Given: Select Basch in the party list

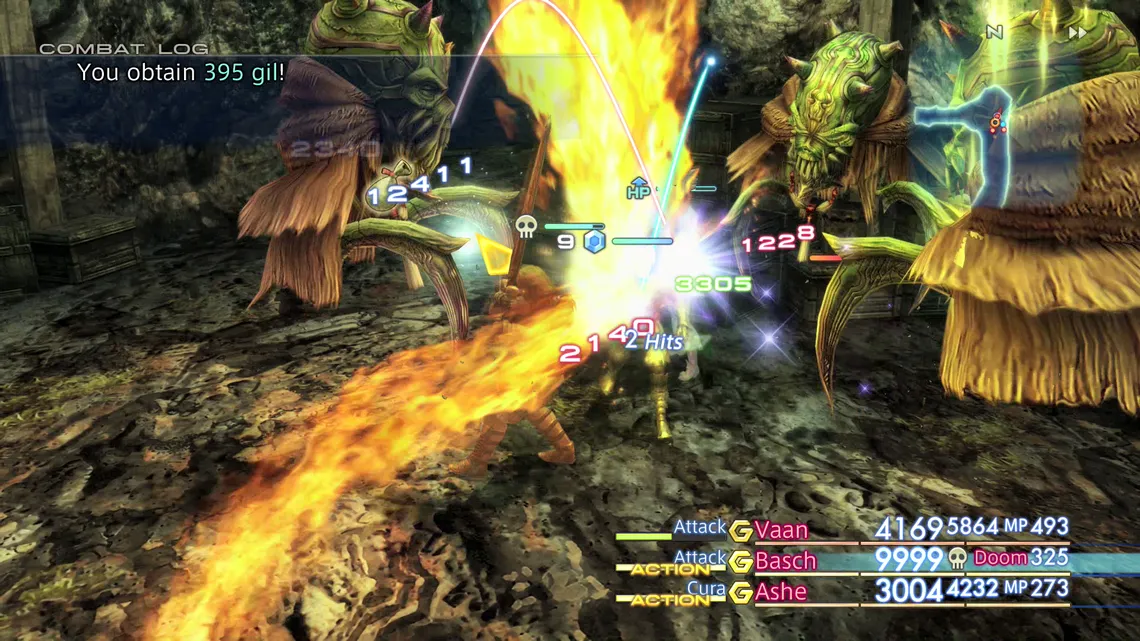Looking at the screenshot, I should pyautogui.click(x=785, y=561).
